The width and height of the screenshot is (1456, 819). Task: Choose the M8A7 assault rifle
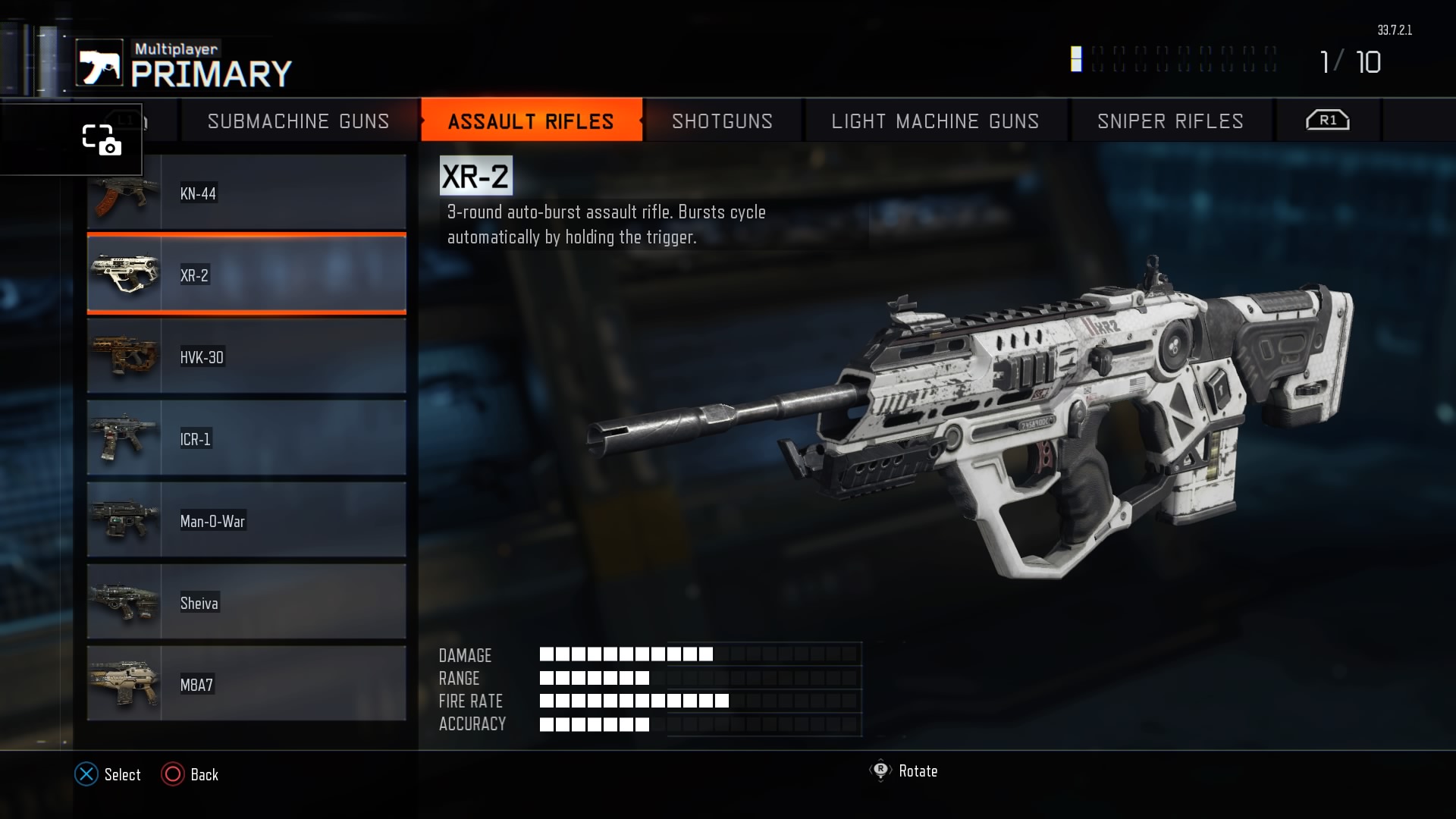[x=246, y=684]
